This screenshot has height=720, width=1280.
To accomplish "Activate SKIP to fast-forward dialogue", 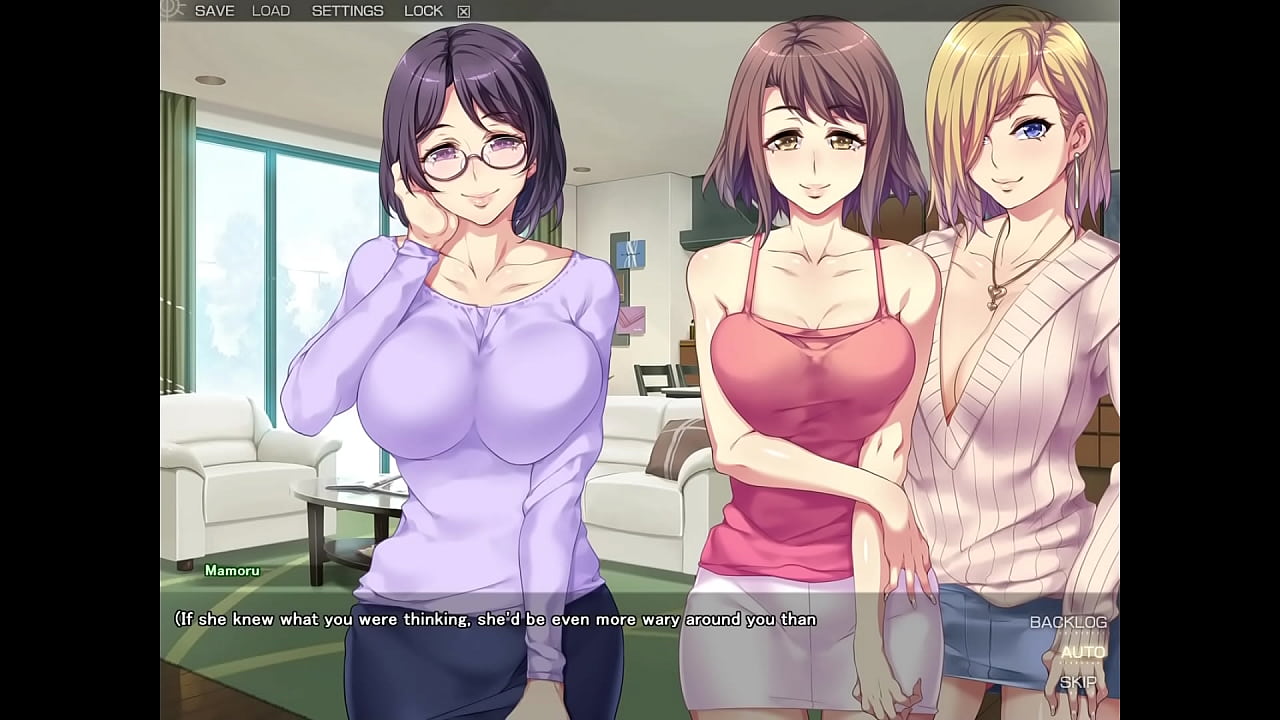I will coord(1078,682).
